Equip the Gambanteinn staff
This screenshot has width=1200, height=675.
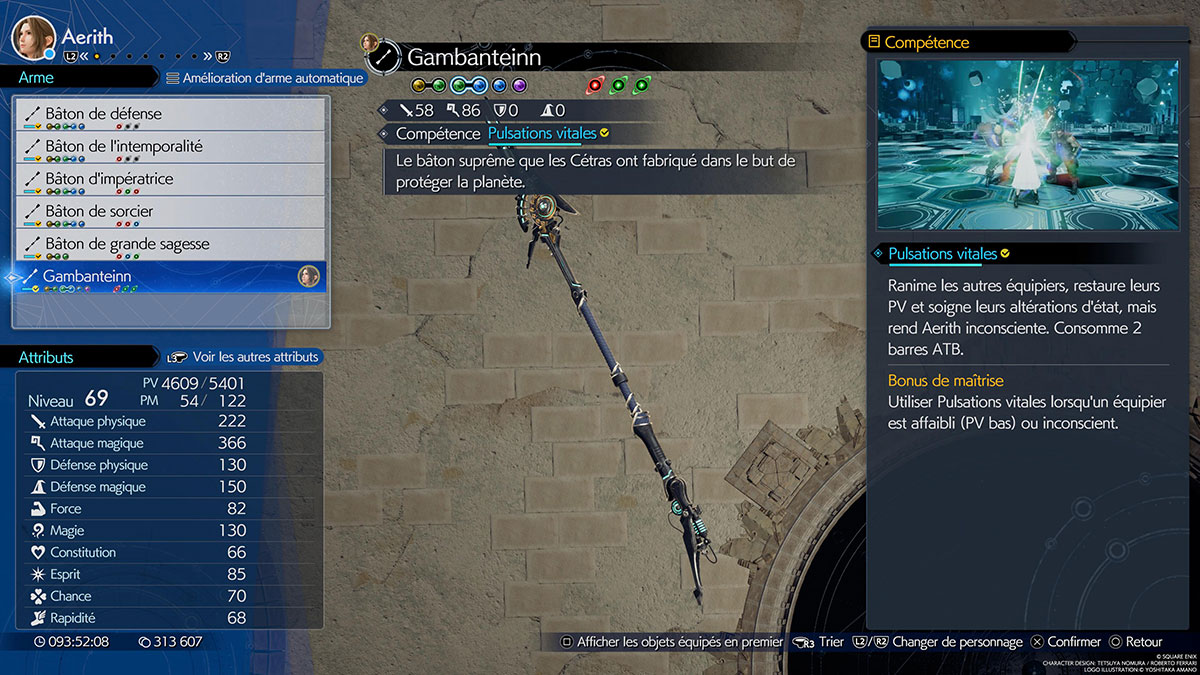[170, 277]
